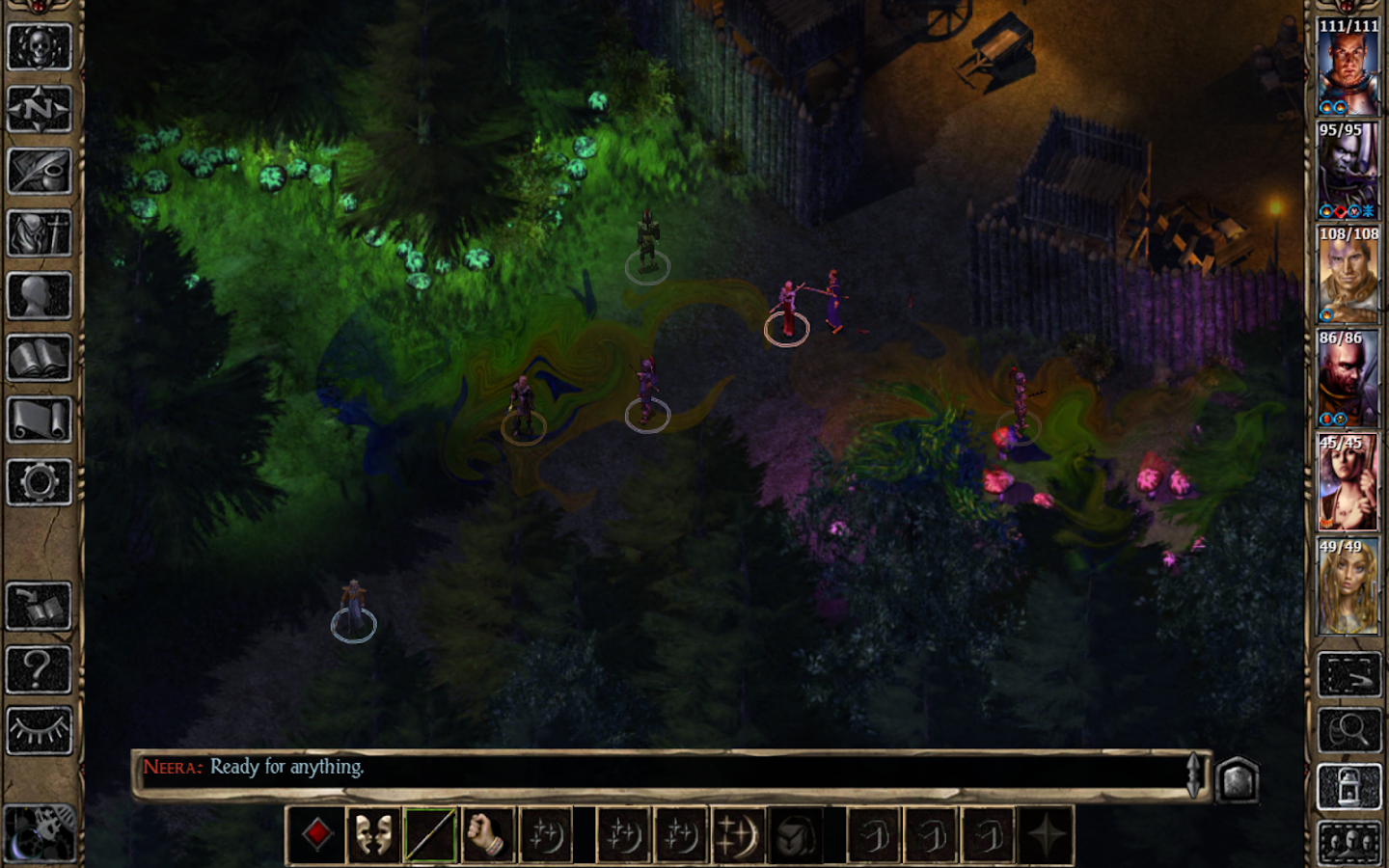Open the mage spellbook with the open book icon

click(40, 359)
